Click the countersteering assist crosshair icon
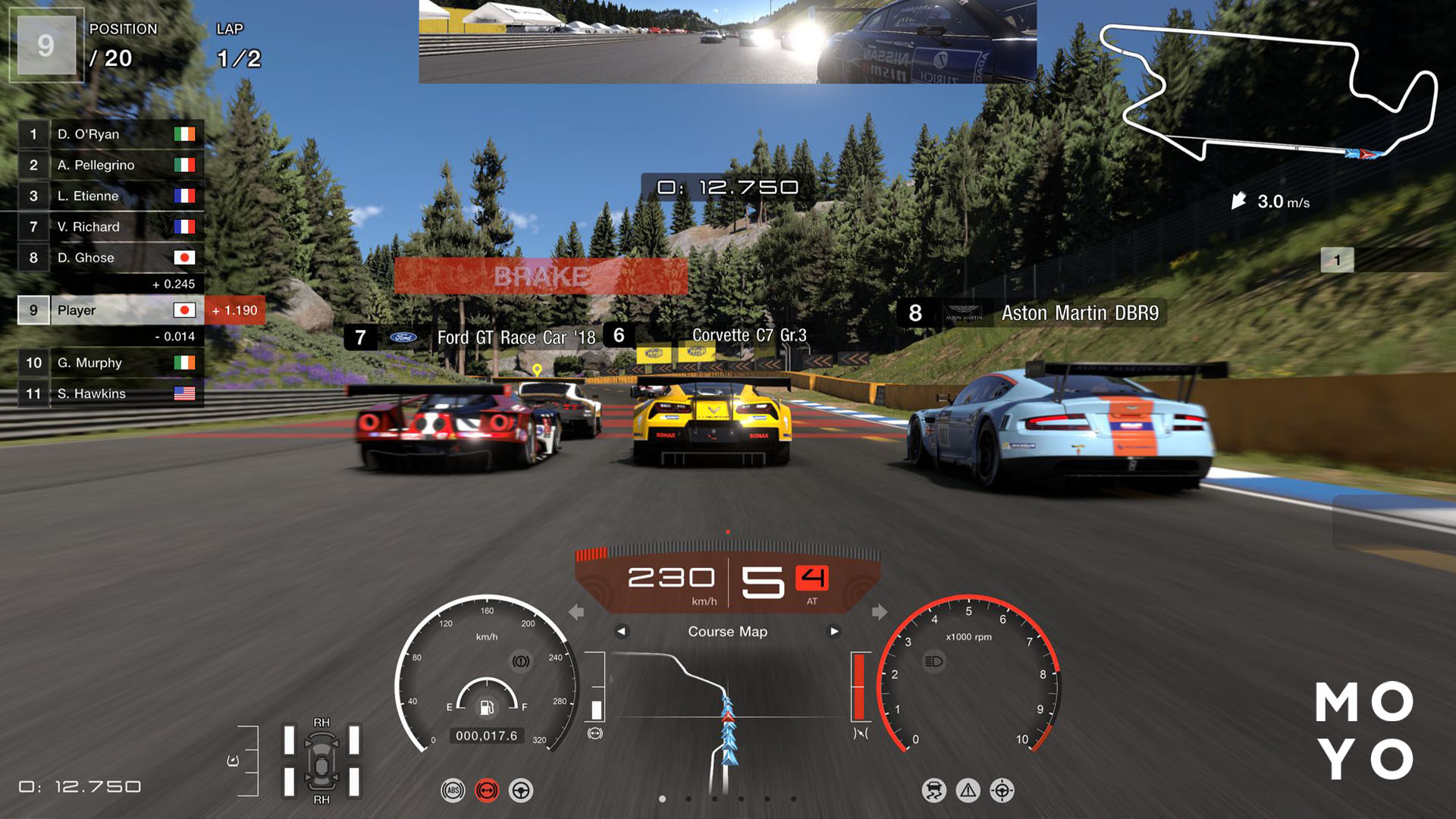 click(x=1001, y=790)
